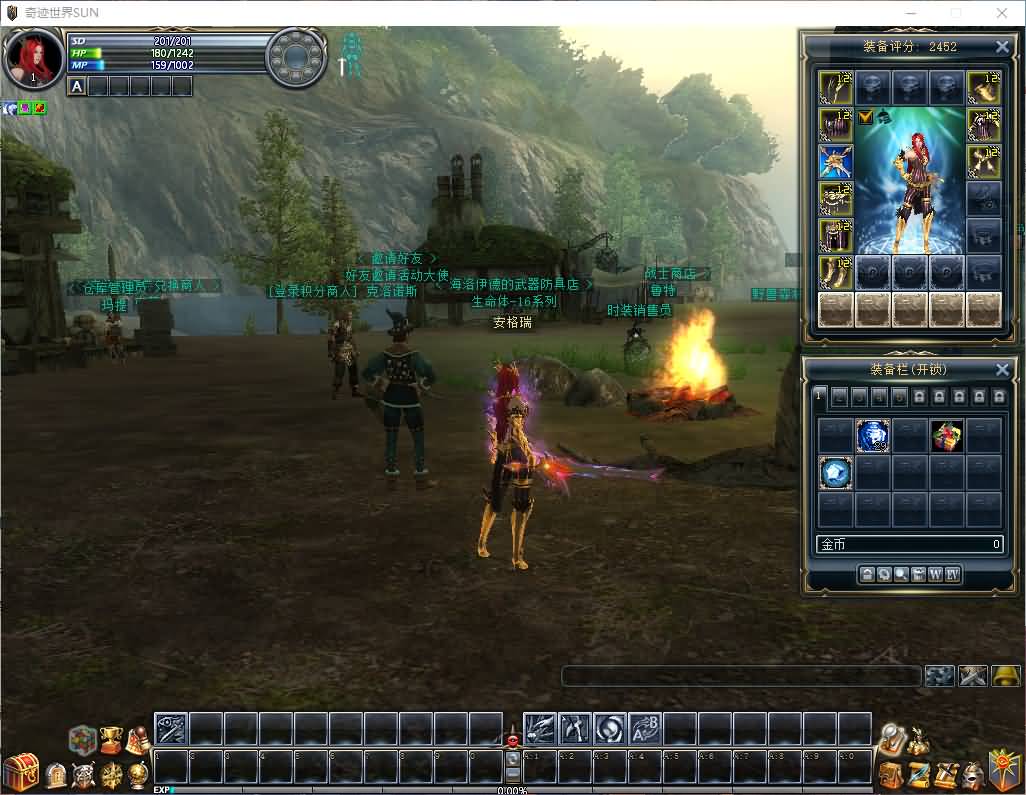Close the inventory bag panel

tap(1002, 370)
